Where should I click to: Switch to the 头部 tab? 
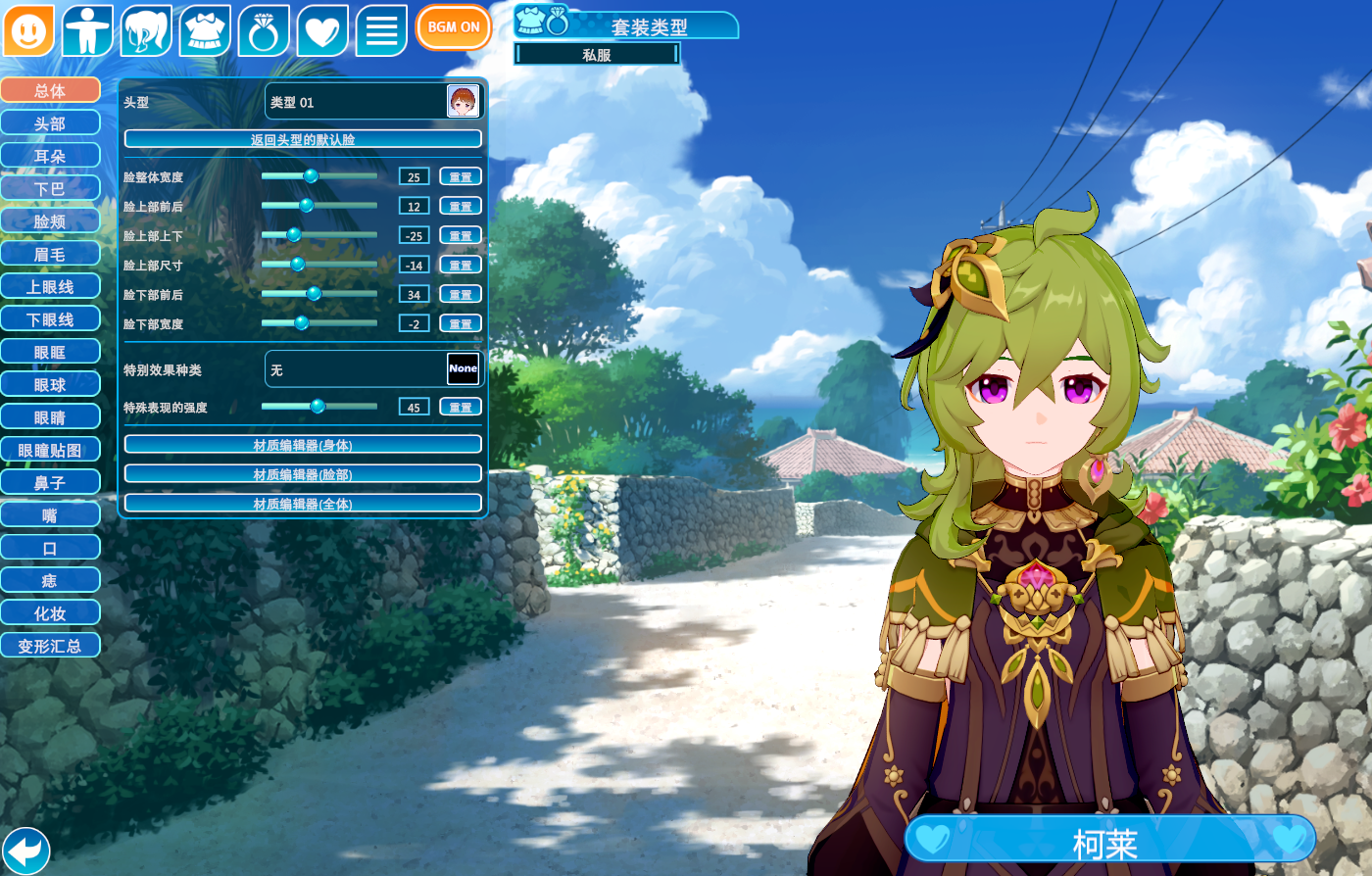pos(50,123)
